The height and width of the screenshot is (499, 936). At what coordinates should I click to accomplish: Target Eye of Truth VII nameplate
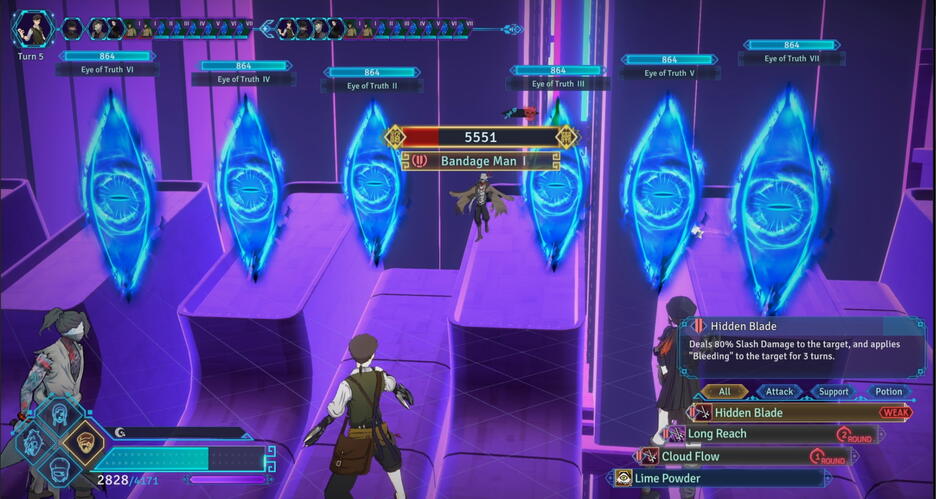tap(792, 59)
